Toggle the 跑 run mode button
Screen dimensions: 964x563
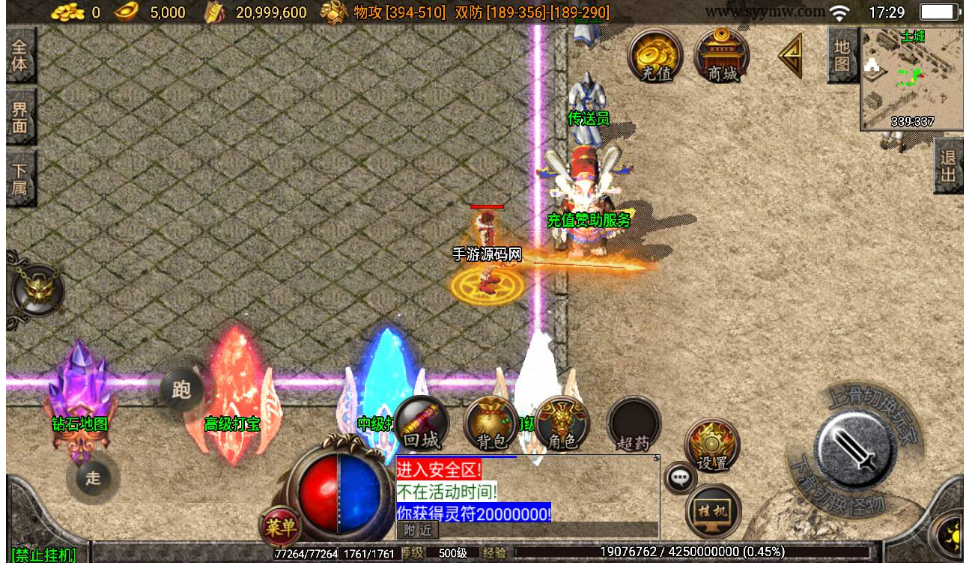point(181,390)
